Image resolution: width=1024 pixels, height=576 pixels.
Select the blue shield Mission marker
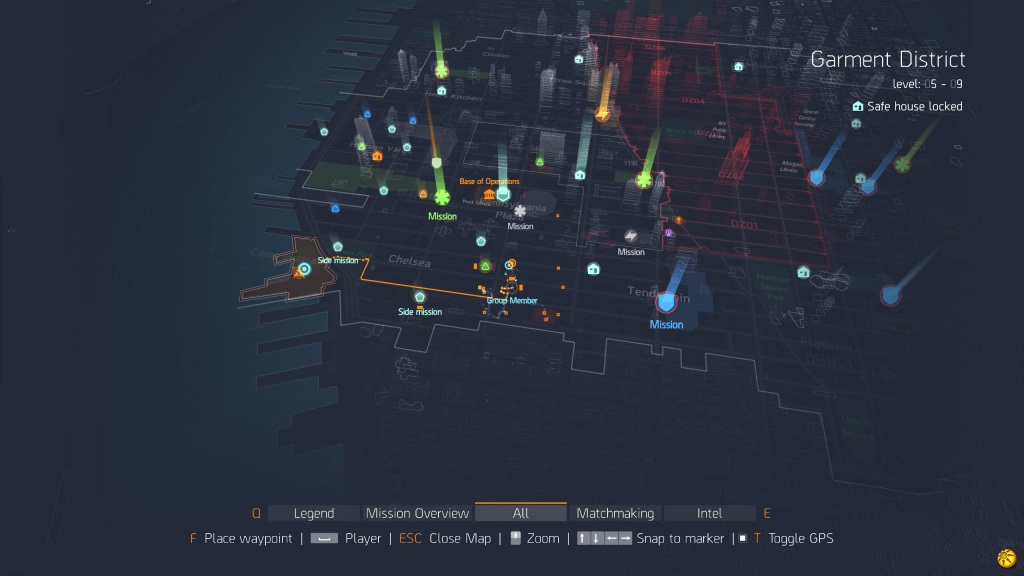666,302
